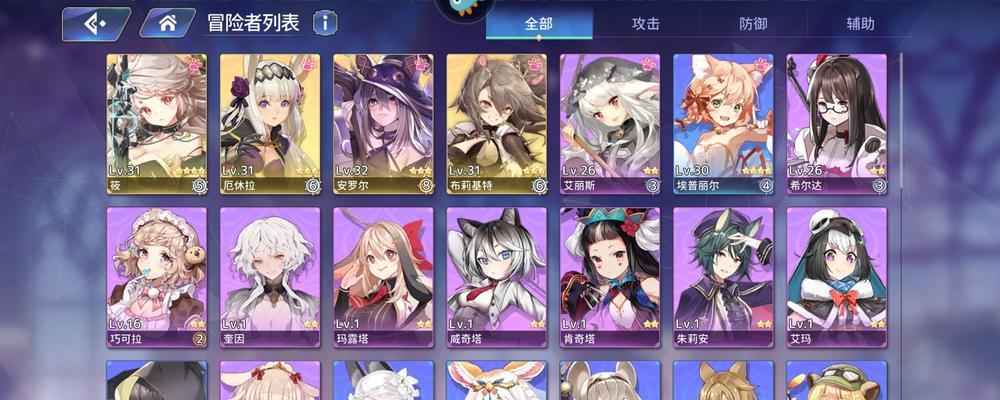This screenshot has height=400, width=1000.
Task: Return to the home screen
Action: tap(167, 23)
